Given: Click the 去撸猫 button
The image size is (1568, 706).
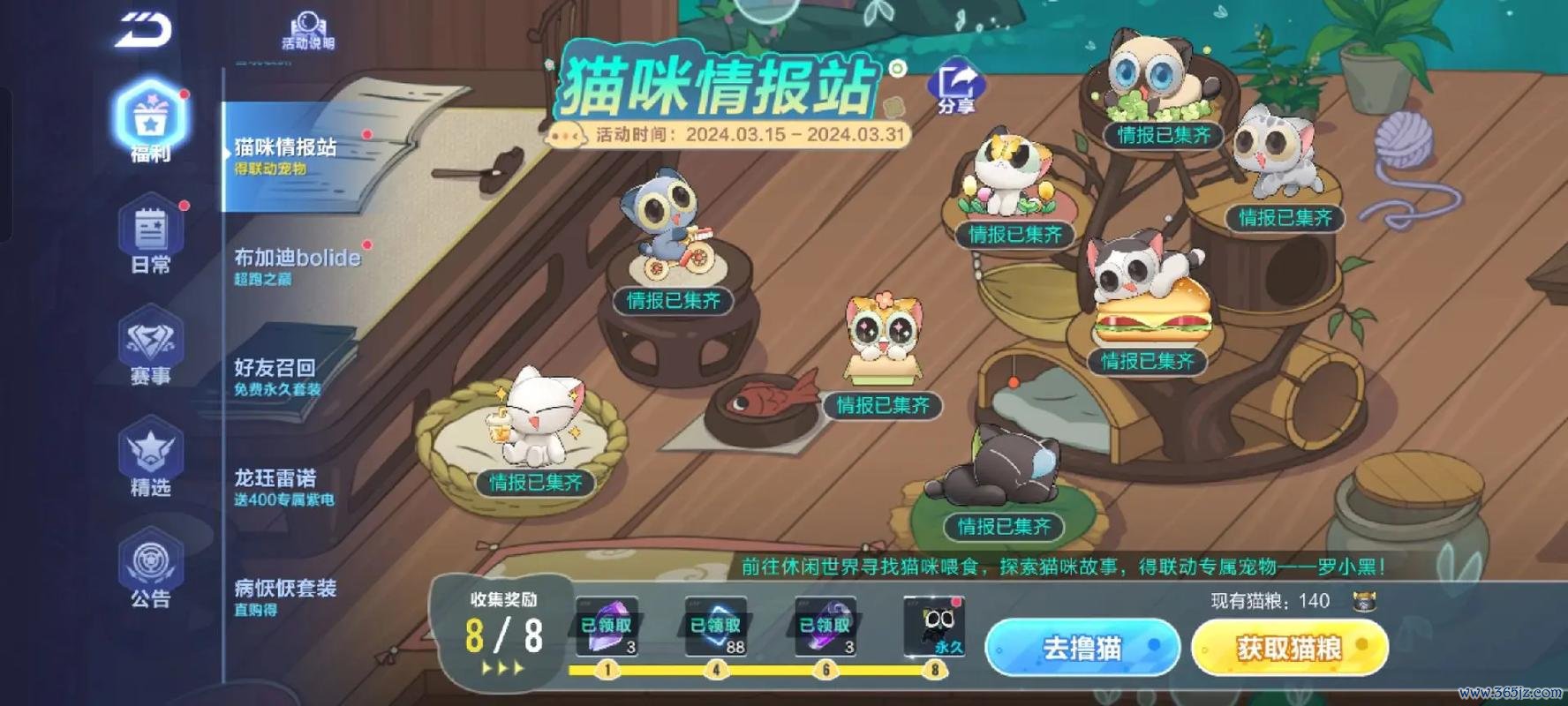Looking at the screenshot, I should click(1082, 648).
